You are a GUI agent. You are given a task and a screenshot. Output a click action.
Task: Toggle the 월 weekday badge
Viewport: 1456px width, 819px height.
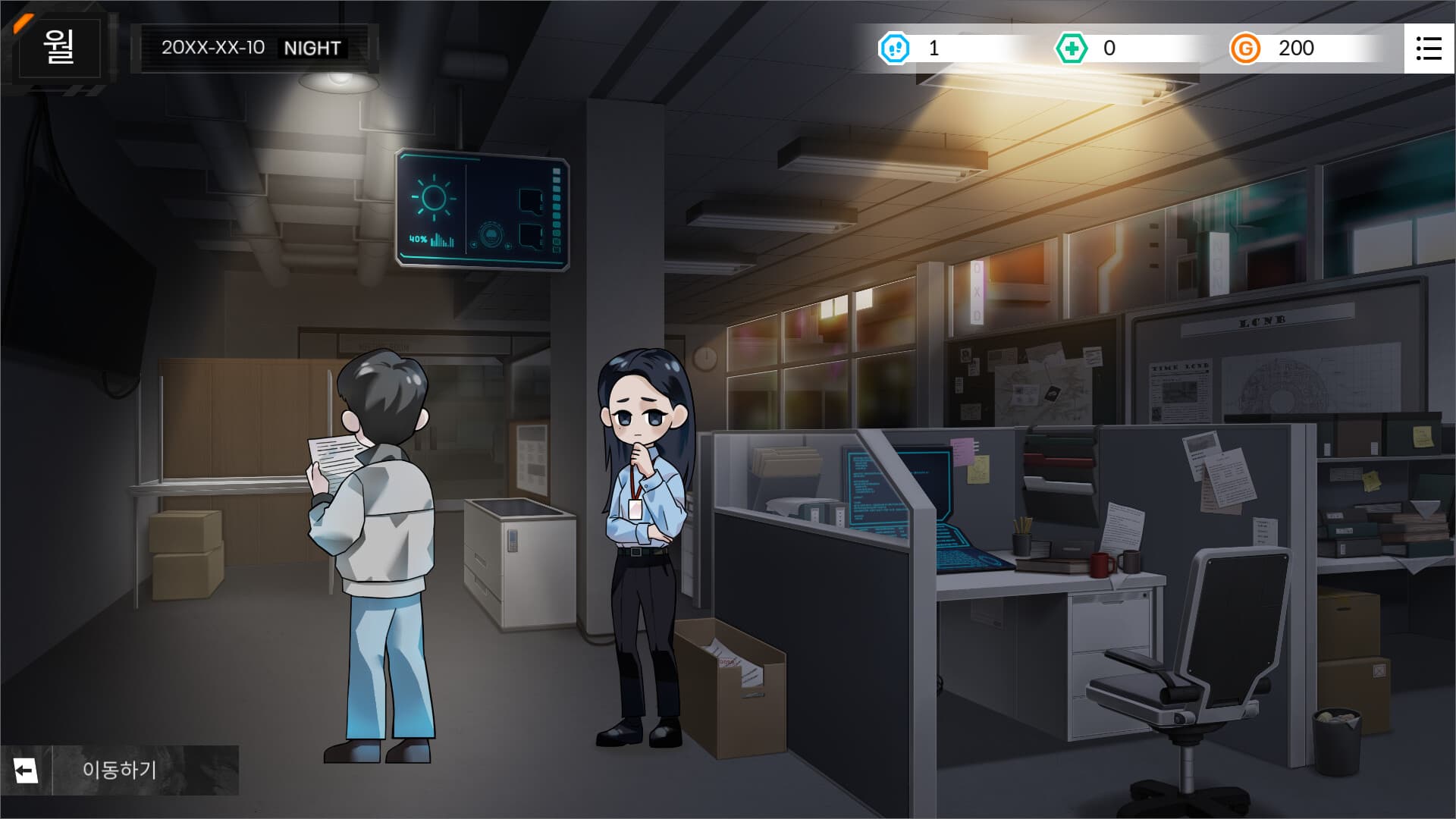pyautogui.click(x=57, y=49)
